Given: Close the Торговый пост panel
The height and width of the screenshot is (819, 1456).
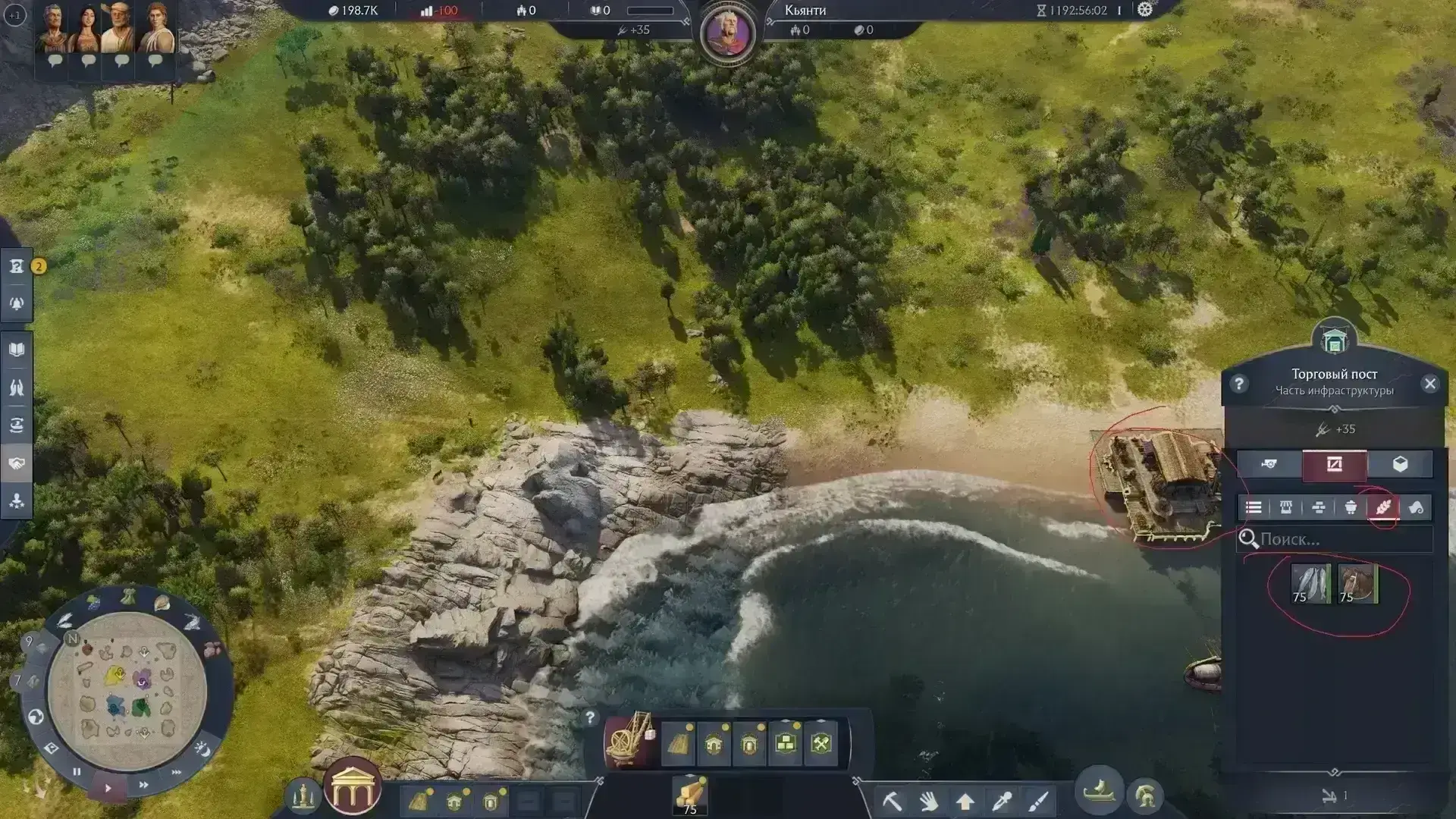Looking at the screenshot, I should tap(1430, 384).
